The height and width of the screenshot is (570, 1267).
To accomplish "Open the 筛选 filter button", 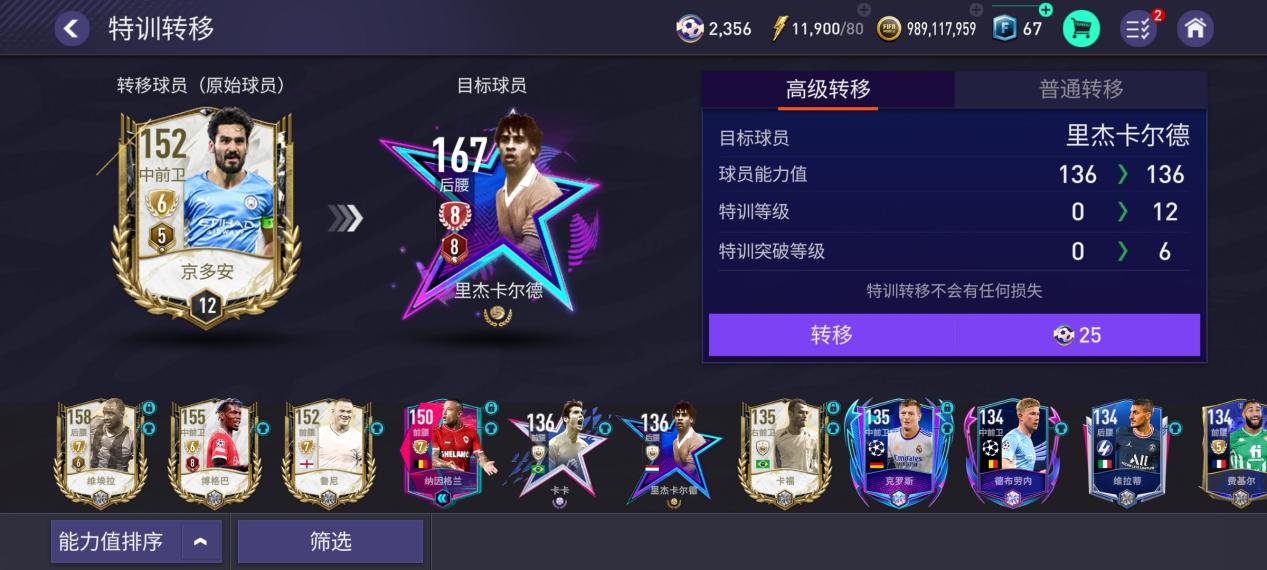I will pyautogui.click(x=330, y=541).
